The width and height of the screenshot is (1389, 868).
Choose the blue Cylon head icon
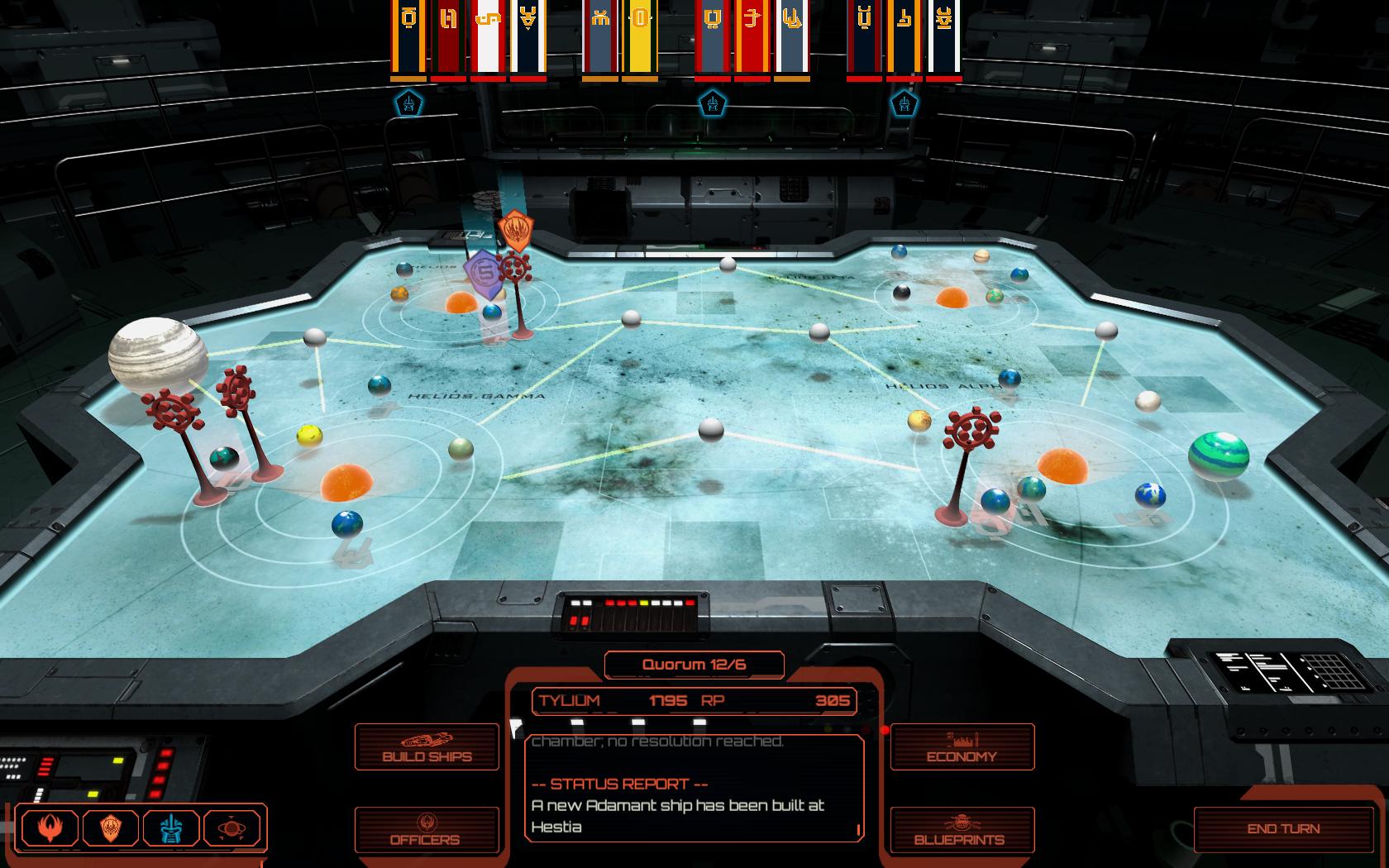click(x=172, y=828)
